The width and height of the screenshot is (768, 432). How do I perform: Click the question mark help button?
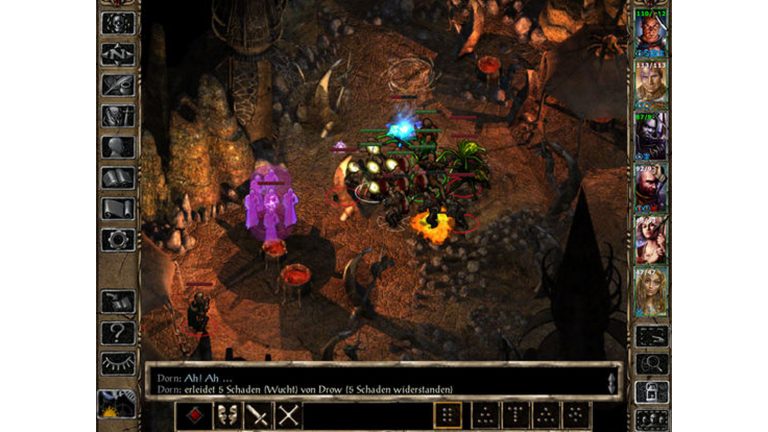118,332
